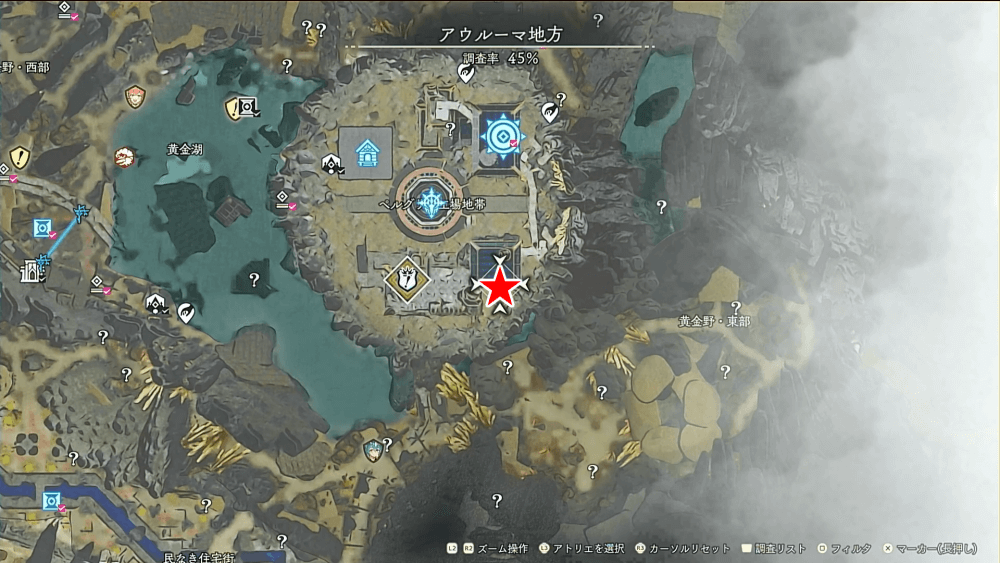1000x563 pixels.
Task: Select the blue-haired character portrait marker
Action: coord(373,447)
